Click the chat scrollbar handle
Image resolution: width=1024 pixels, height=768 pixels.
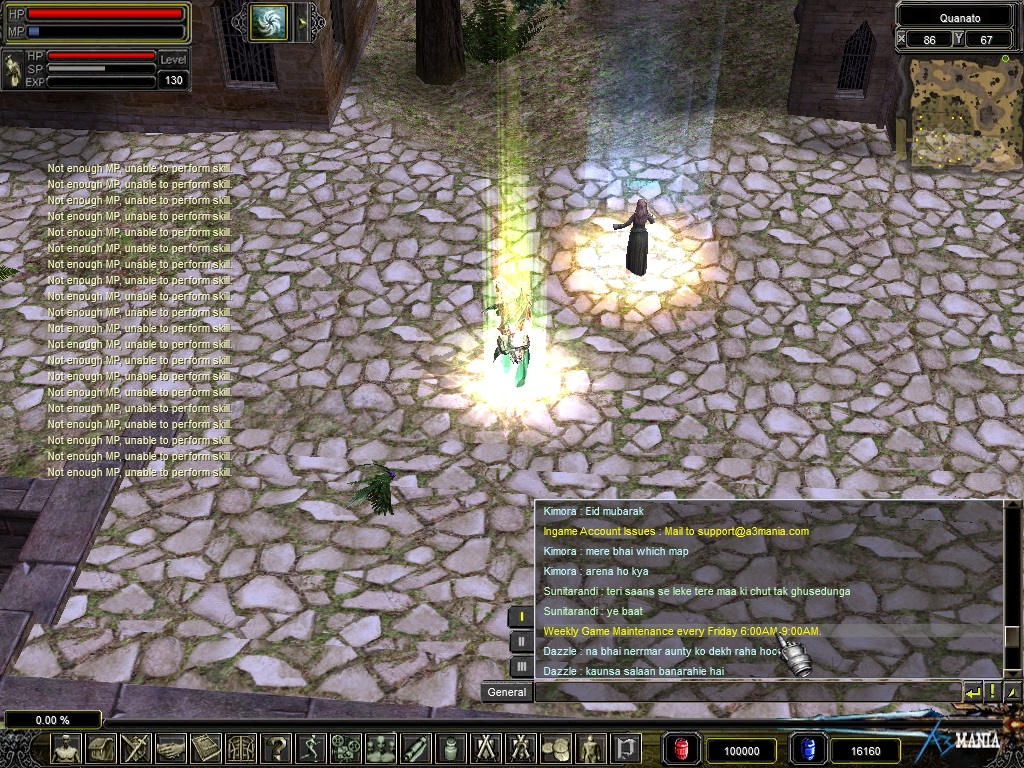(1012, 637)
